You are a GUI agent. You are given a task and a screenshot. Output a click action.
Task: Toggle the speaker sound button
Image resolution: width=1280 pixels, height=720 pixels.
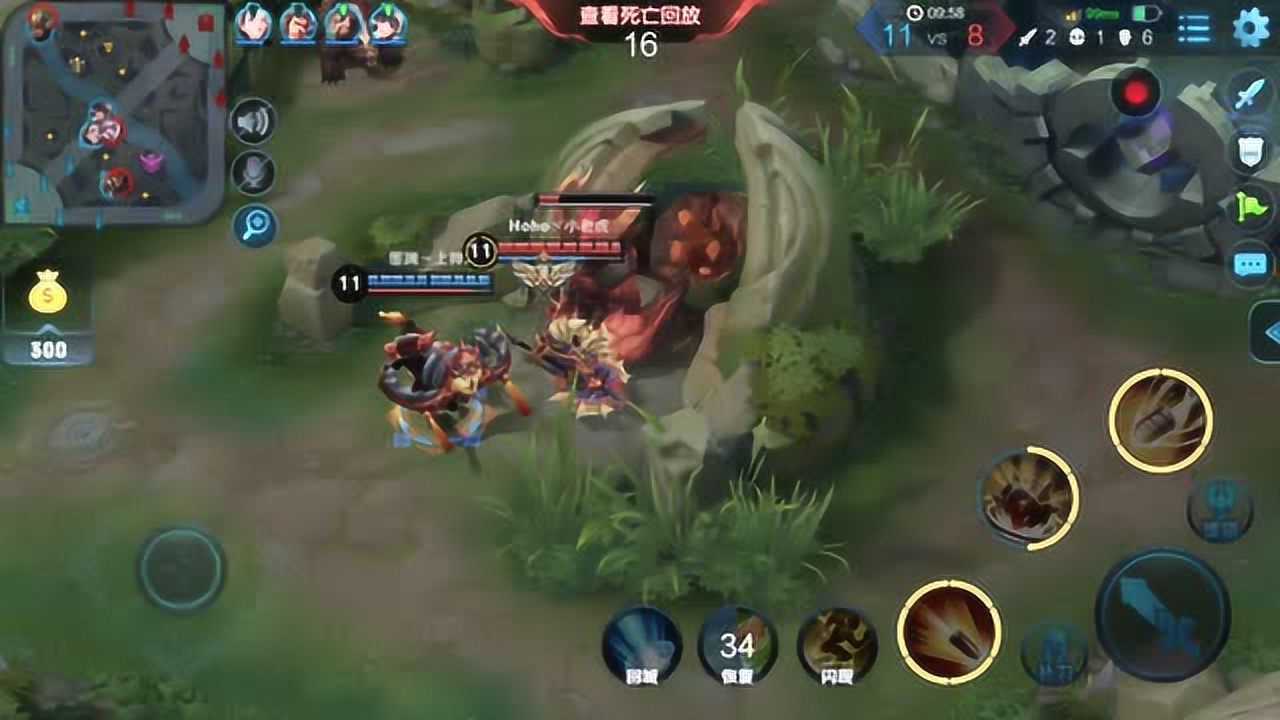pyautogui.click(x=253, y=122)
